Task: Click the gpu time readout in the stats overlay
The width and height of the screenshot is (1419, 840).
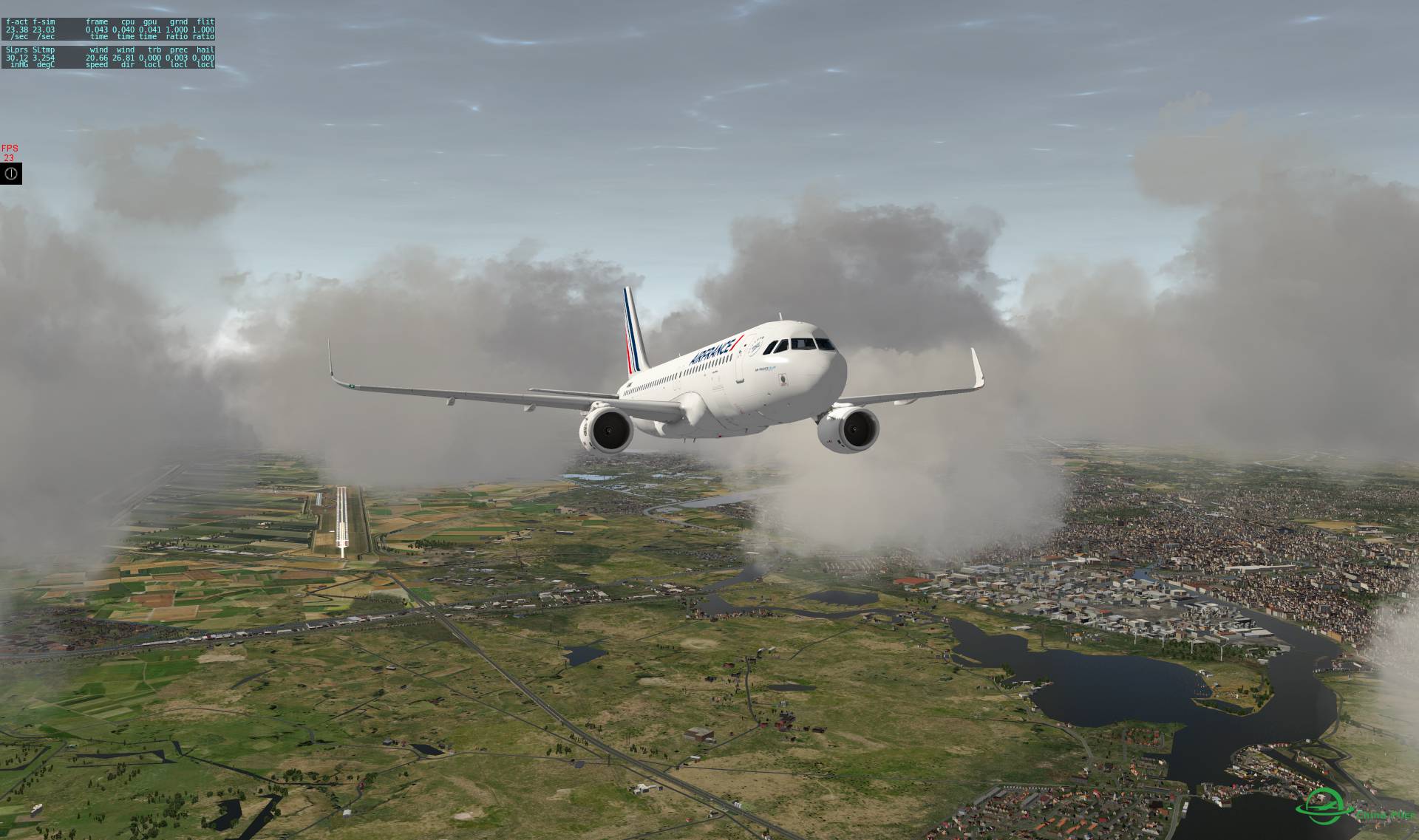Action: 150,30
